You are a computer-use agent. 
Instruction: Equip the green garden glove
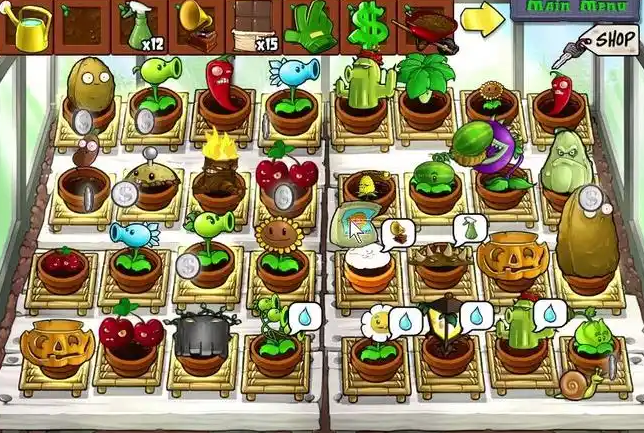[310, 25]
